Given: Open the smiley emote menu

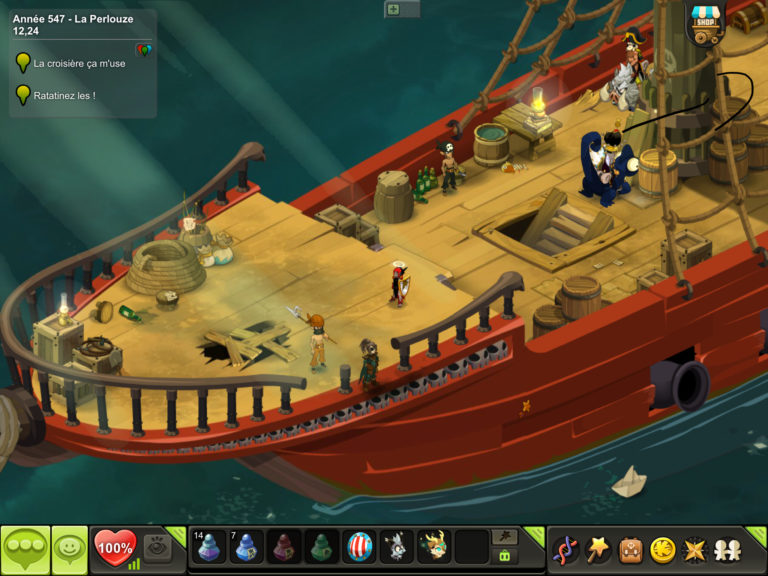Looking at the screenshot, I should click(69, 548).
